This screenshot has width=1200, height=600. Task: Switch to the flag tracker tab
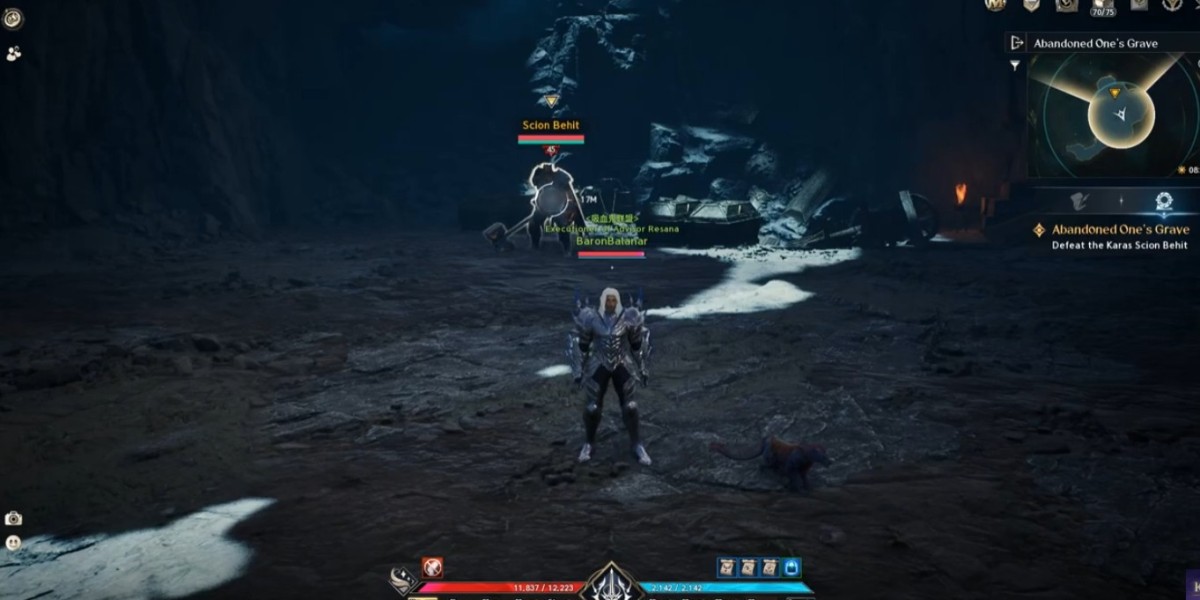coord(1079,201)
